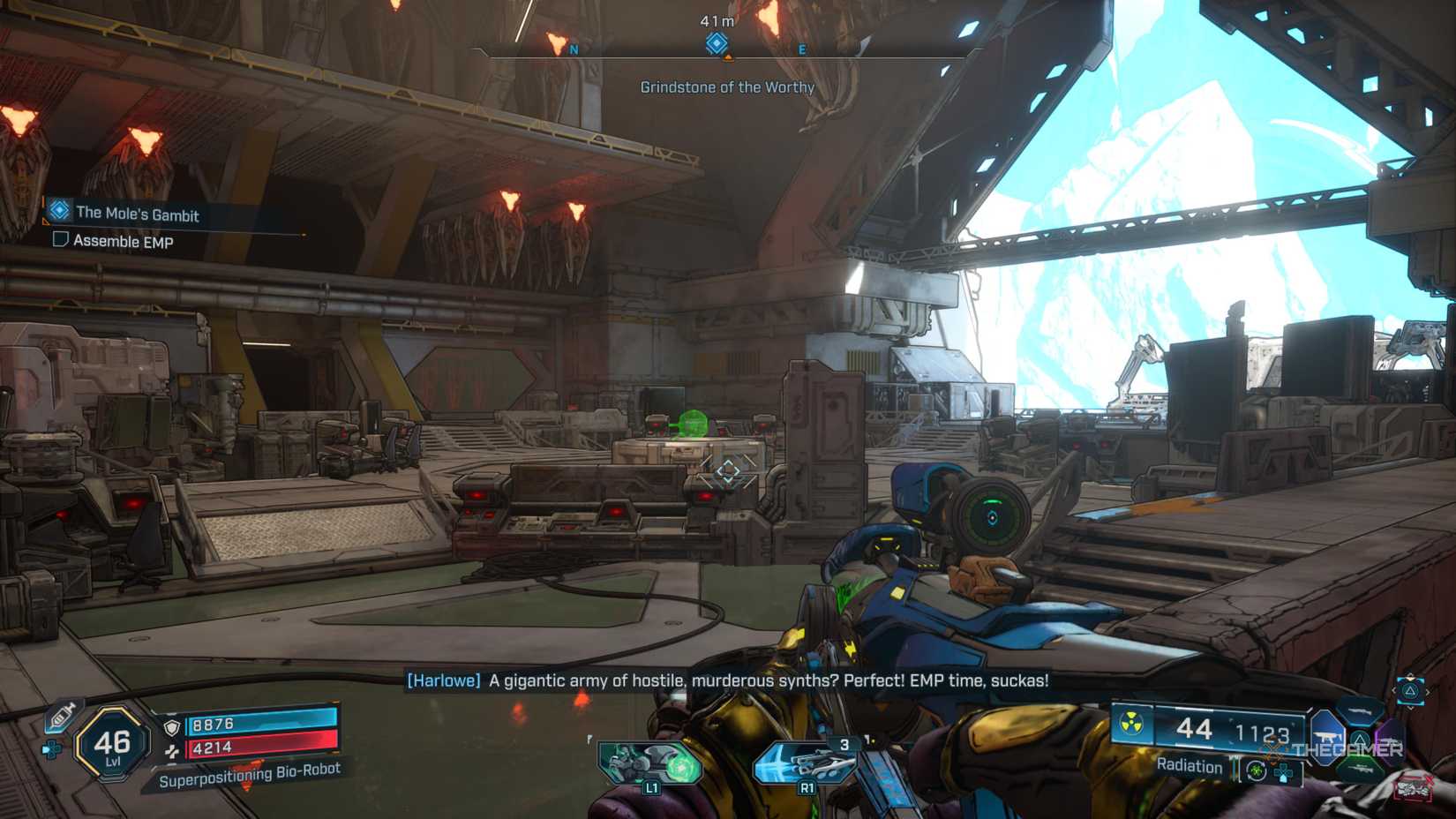Click the shield icon beside the 8876 bar
The image size is (1456, 819).
[172, 727]
